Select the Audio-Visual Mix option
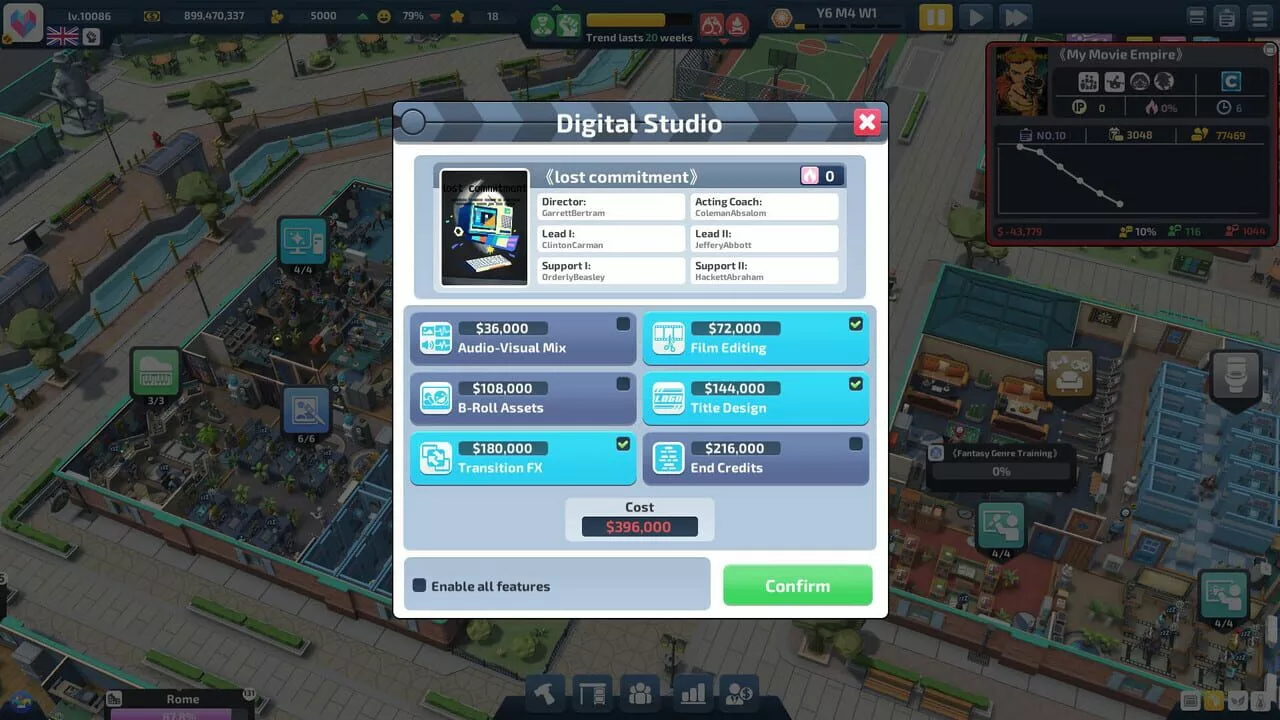This screenshot has height=720, width=1280. coord(522,339)
